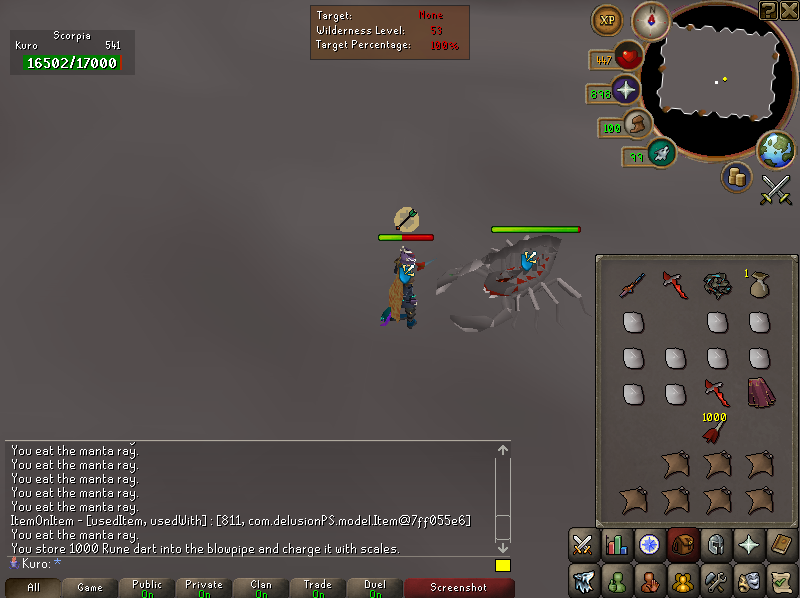Toggle the Clan chat filter

(261, 588)
